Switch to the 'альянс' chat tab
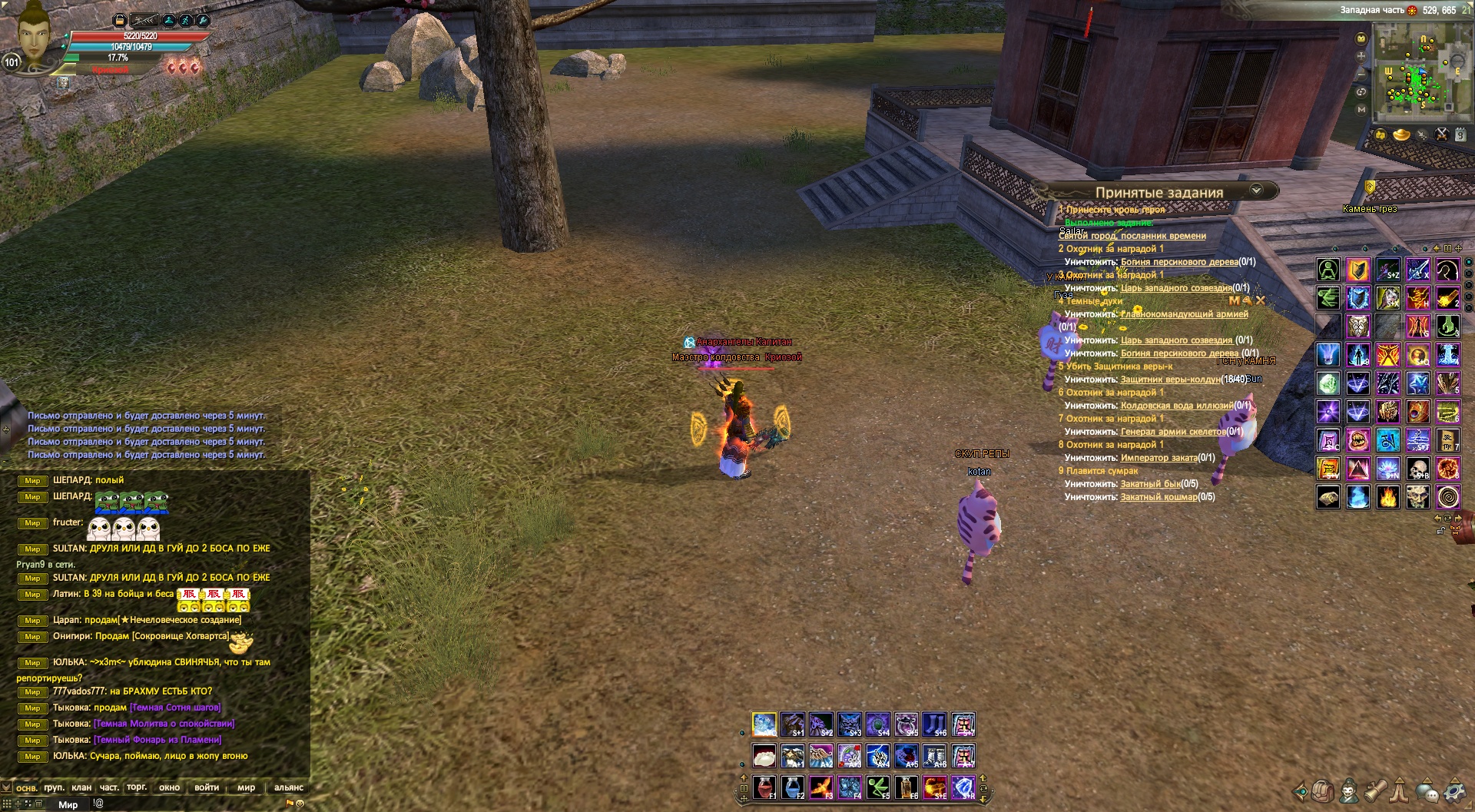This screenshot has width=1475, height=812. coord(289,787)
